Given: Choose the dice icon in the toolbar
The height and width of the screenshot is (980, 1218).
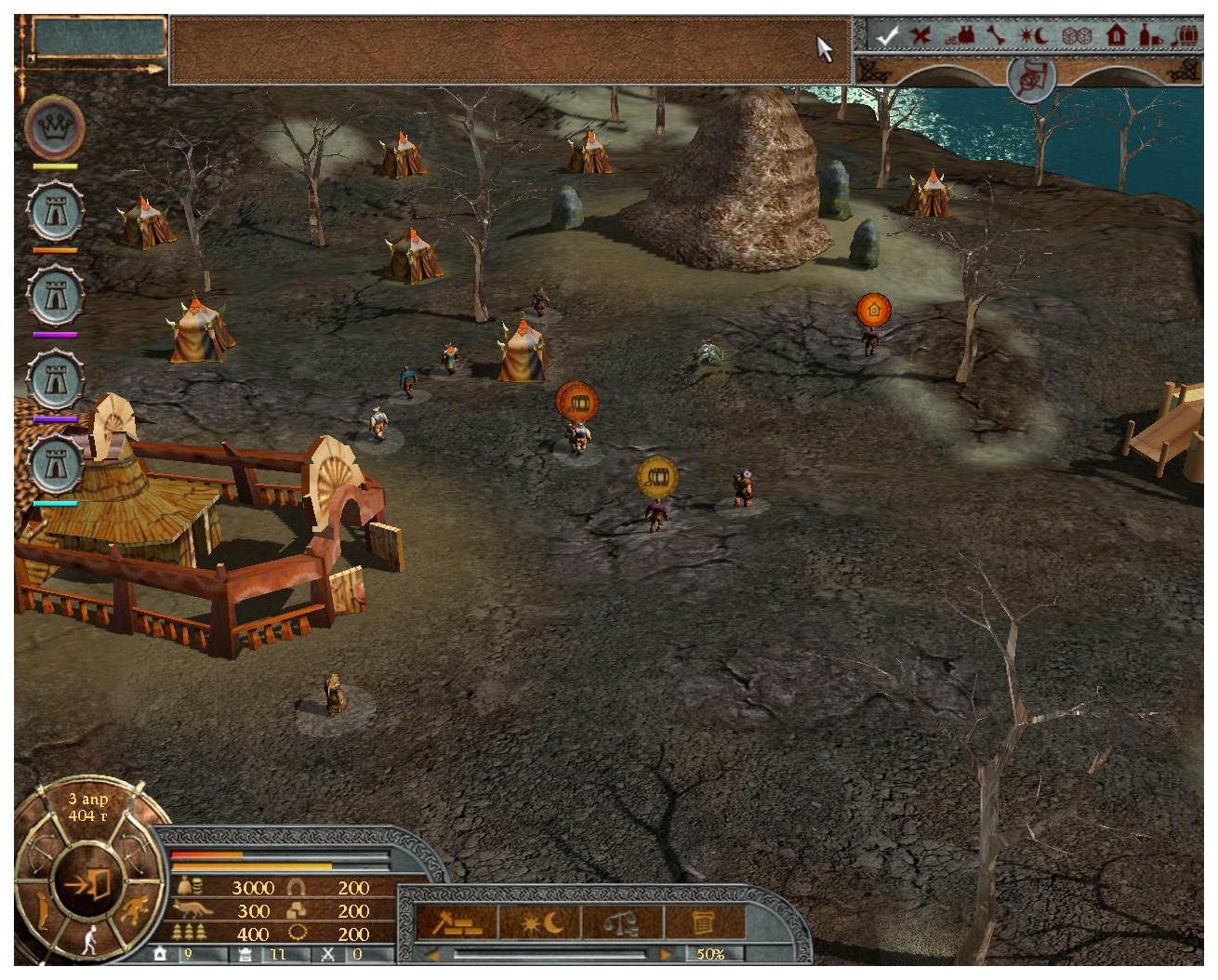Looking at the screenshot, I should [x=1076, y=36].
